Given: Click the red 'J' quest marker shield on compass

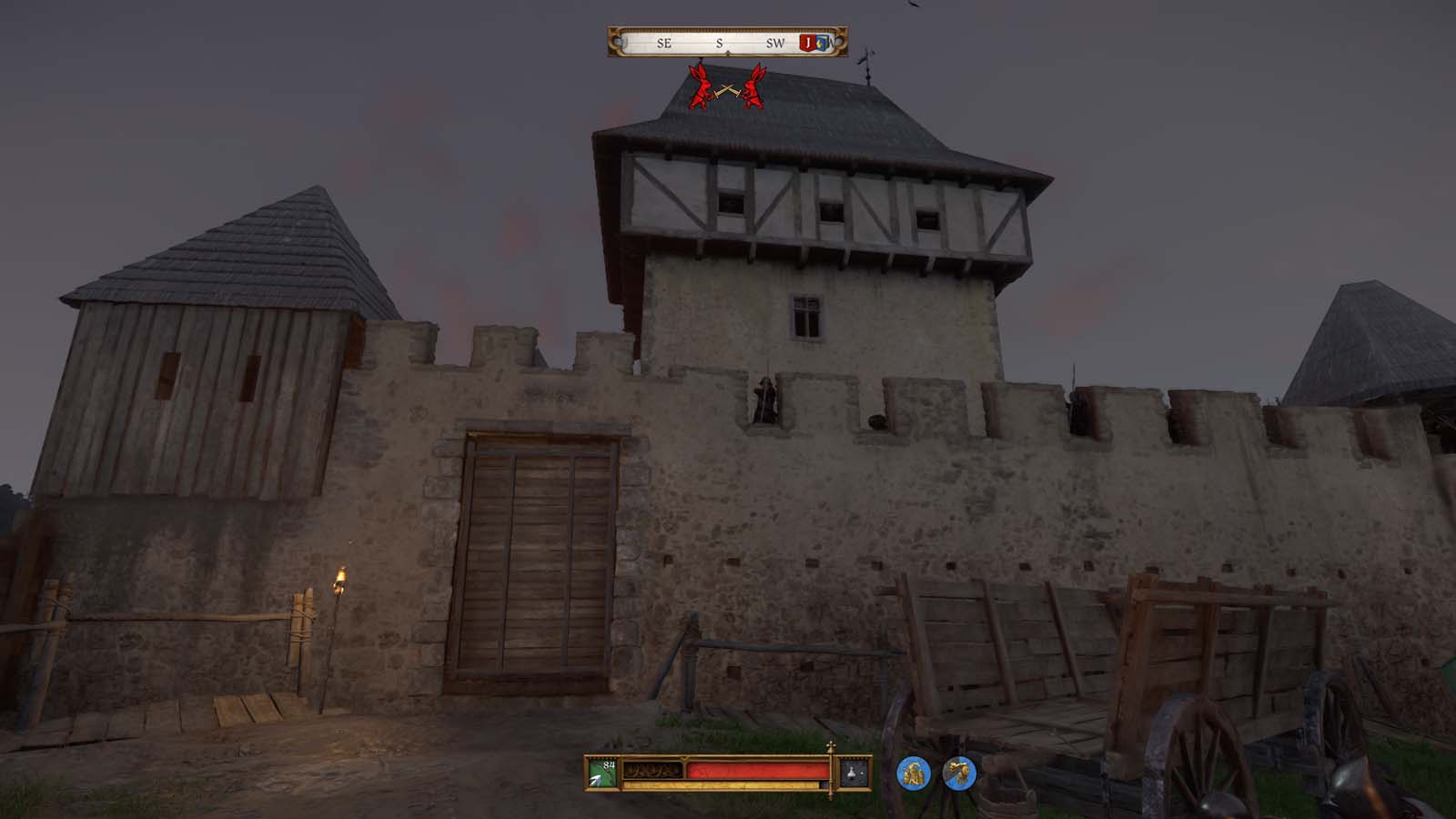Looking at the screenshot, I should (808, 43).
